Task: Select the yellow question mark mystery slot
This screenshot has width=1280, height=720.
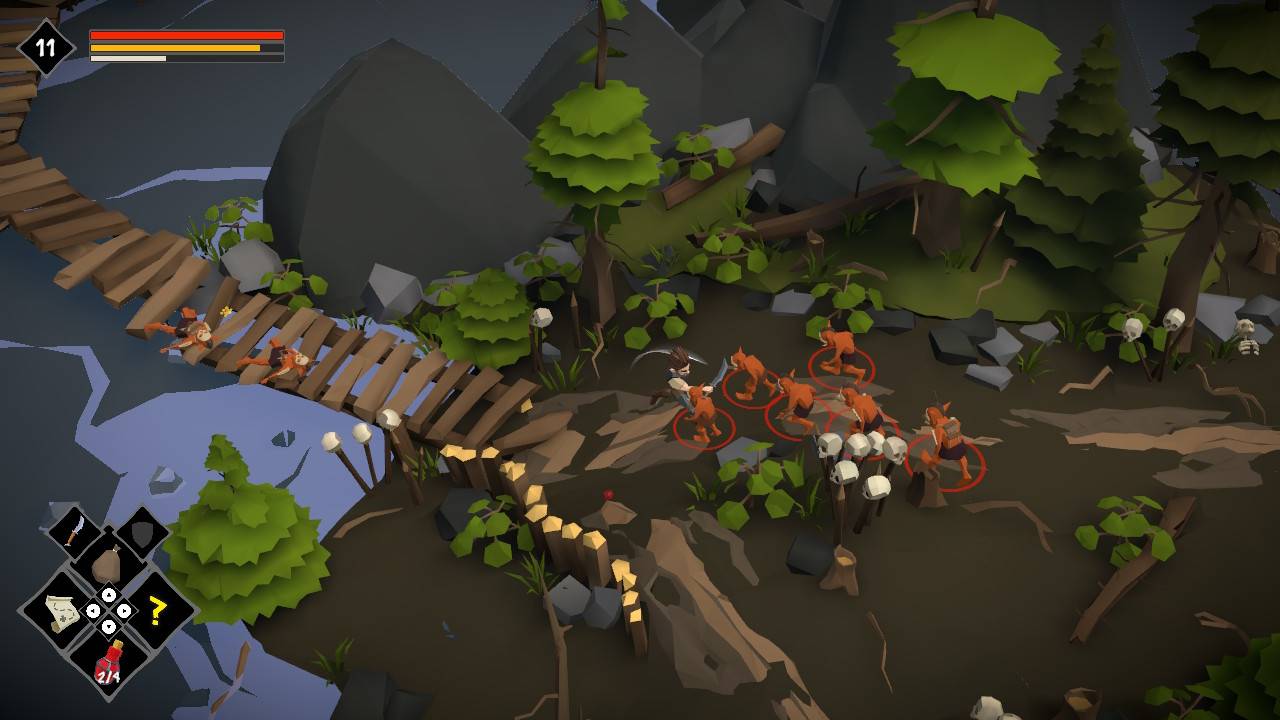Action: 158,611
